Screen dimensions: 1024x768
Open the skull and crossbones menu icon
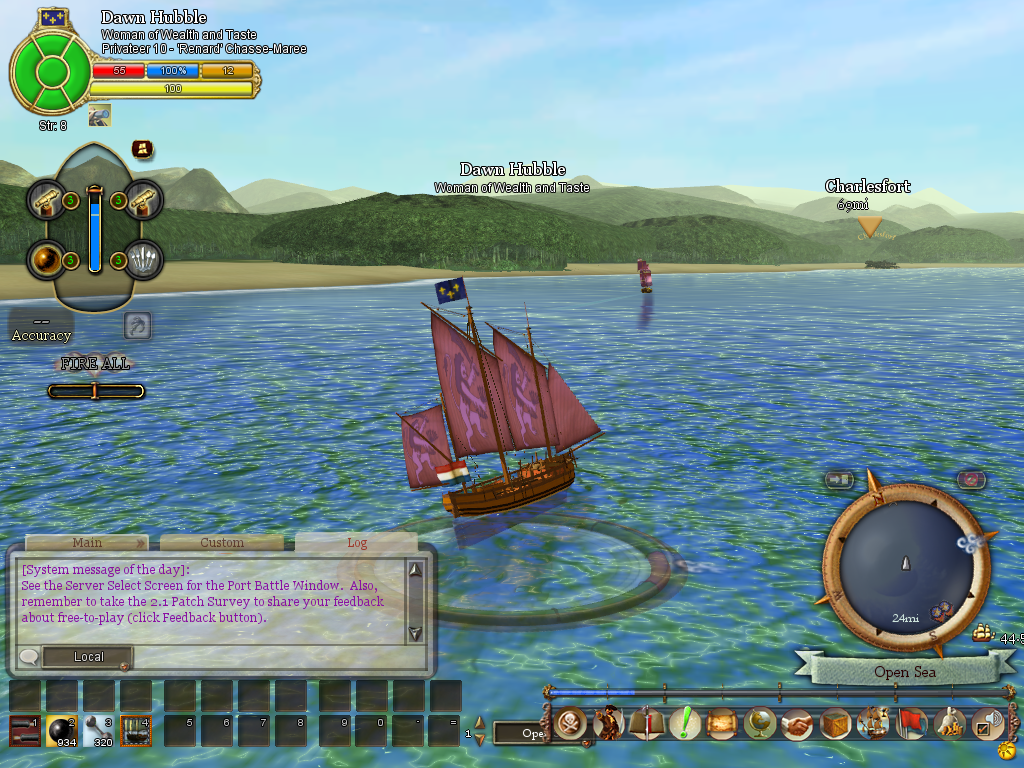click(571, 722)
